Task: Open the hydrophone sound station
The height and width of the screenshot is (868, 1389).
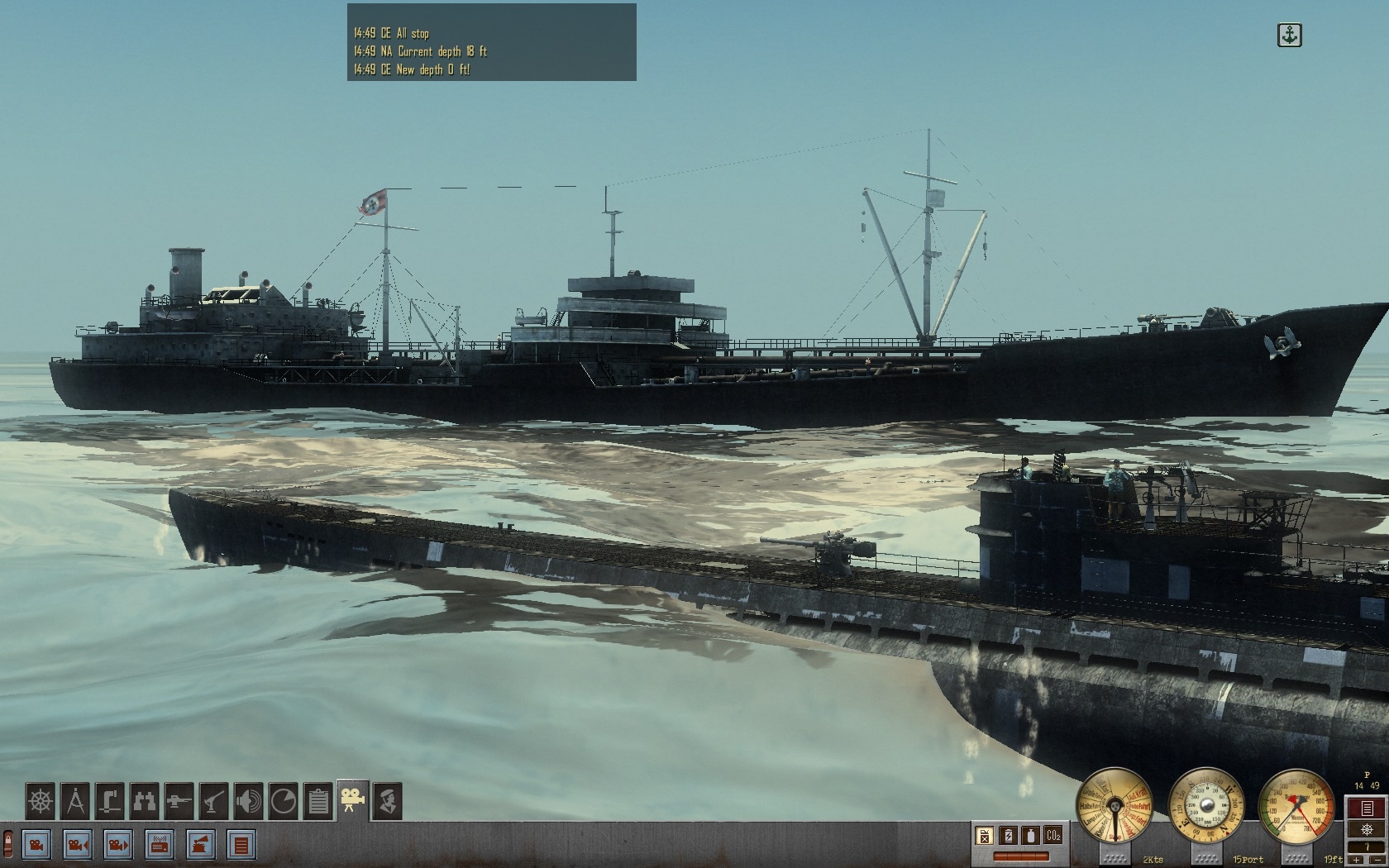Action: point(249,801)
